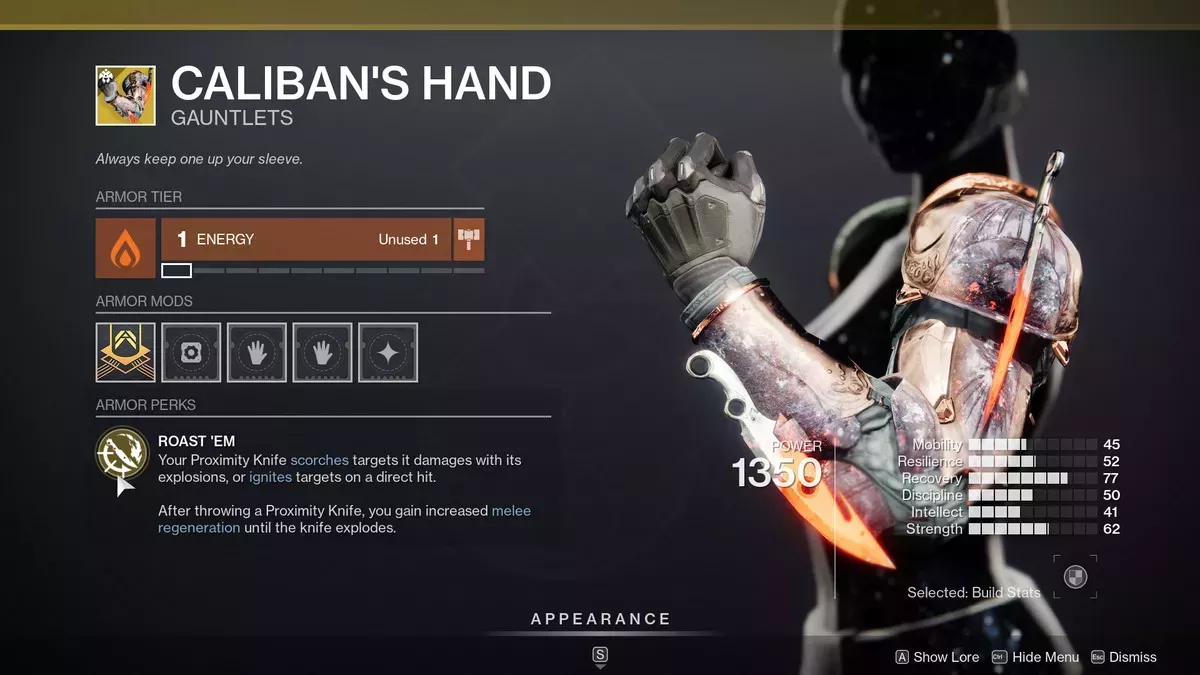Open the gold chevron armor mod slot
The width and height of the screenshot is (1200, 675).
coord(125,352)
